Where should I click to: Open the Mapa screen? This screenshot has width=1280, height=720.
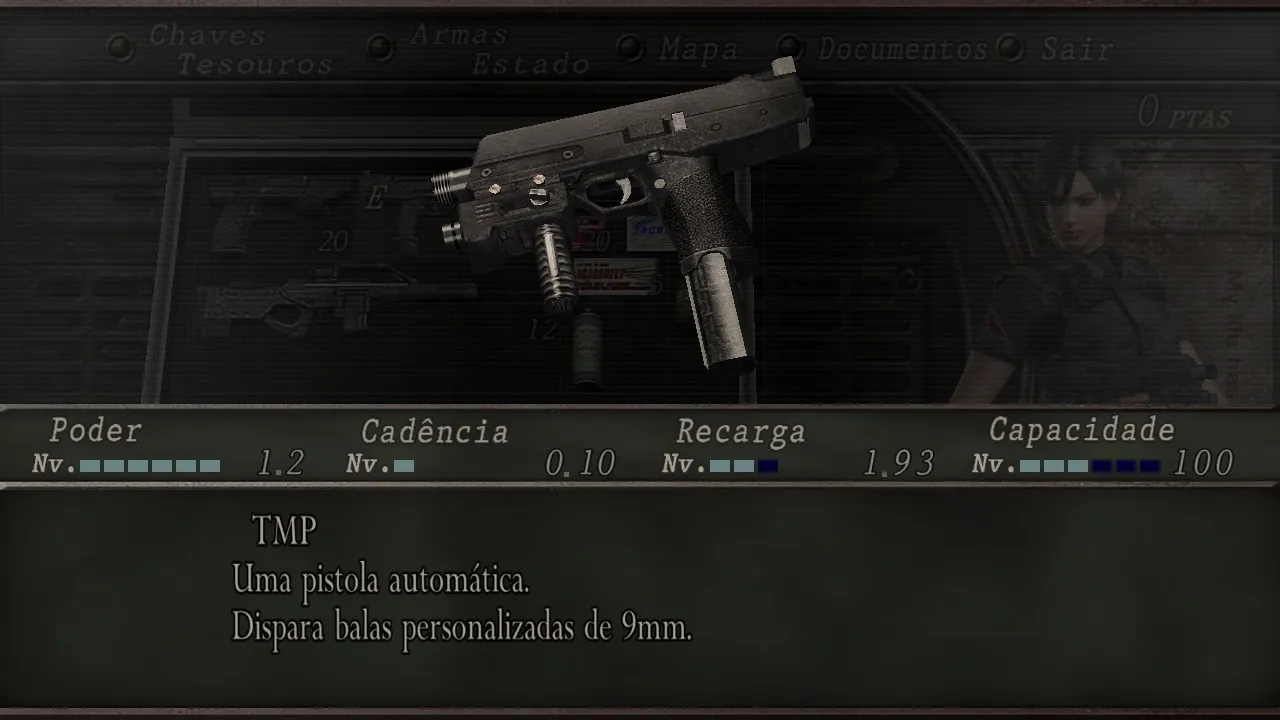[698, 48]
